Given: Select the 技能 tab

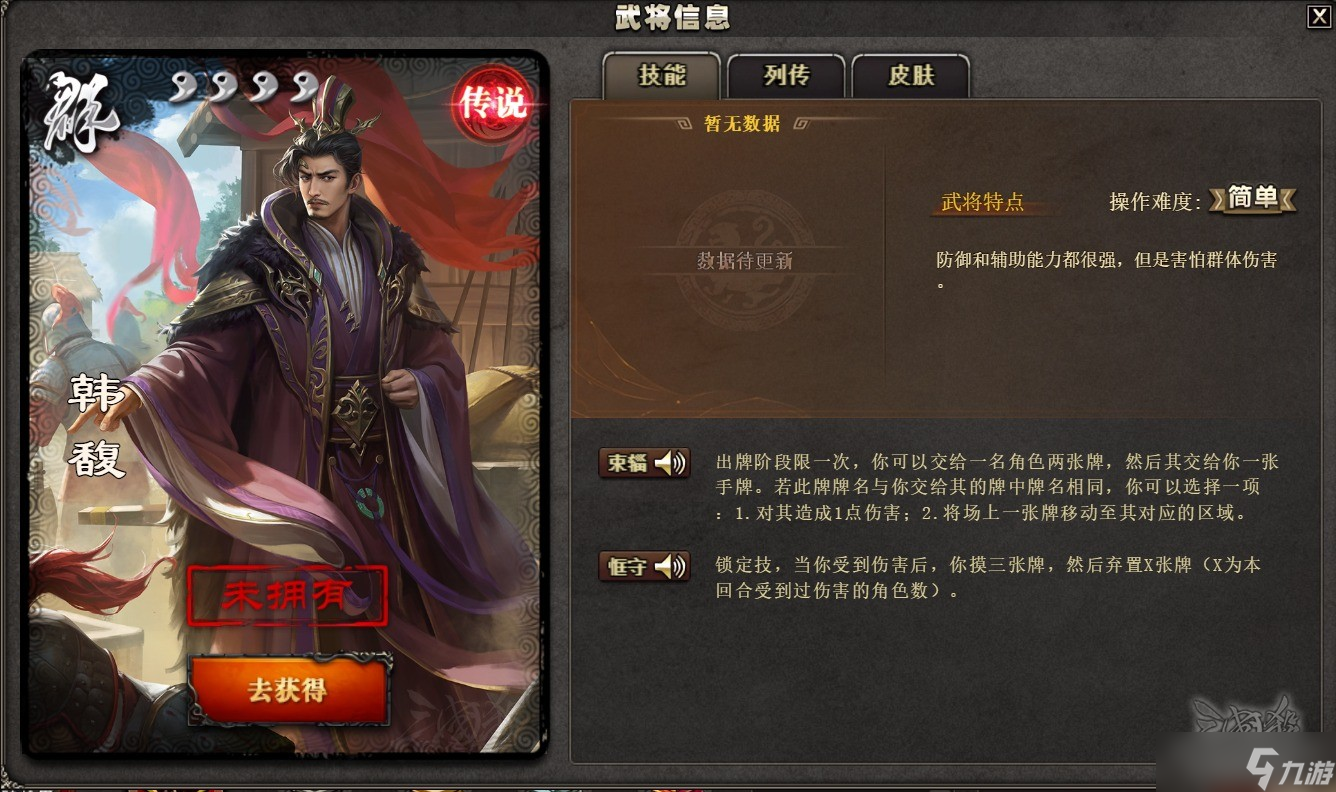Looking at the screenshot, I should coord(661,76).
